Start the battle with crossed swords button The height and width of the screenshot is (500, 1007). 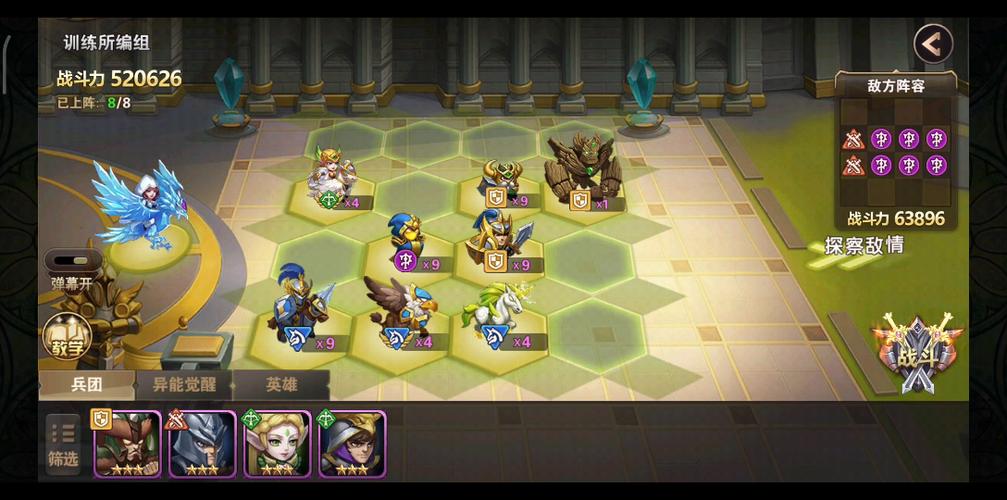tap(917, 352)
